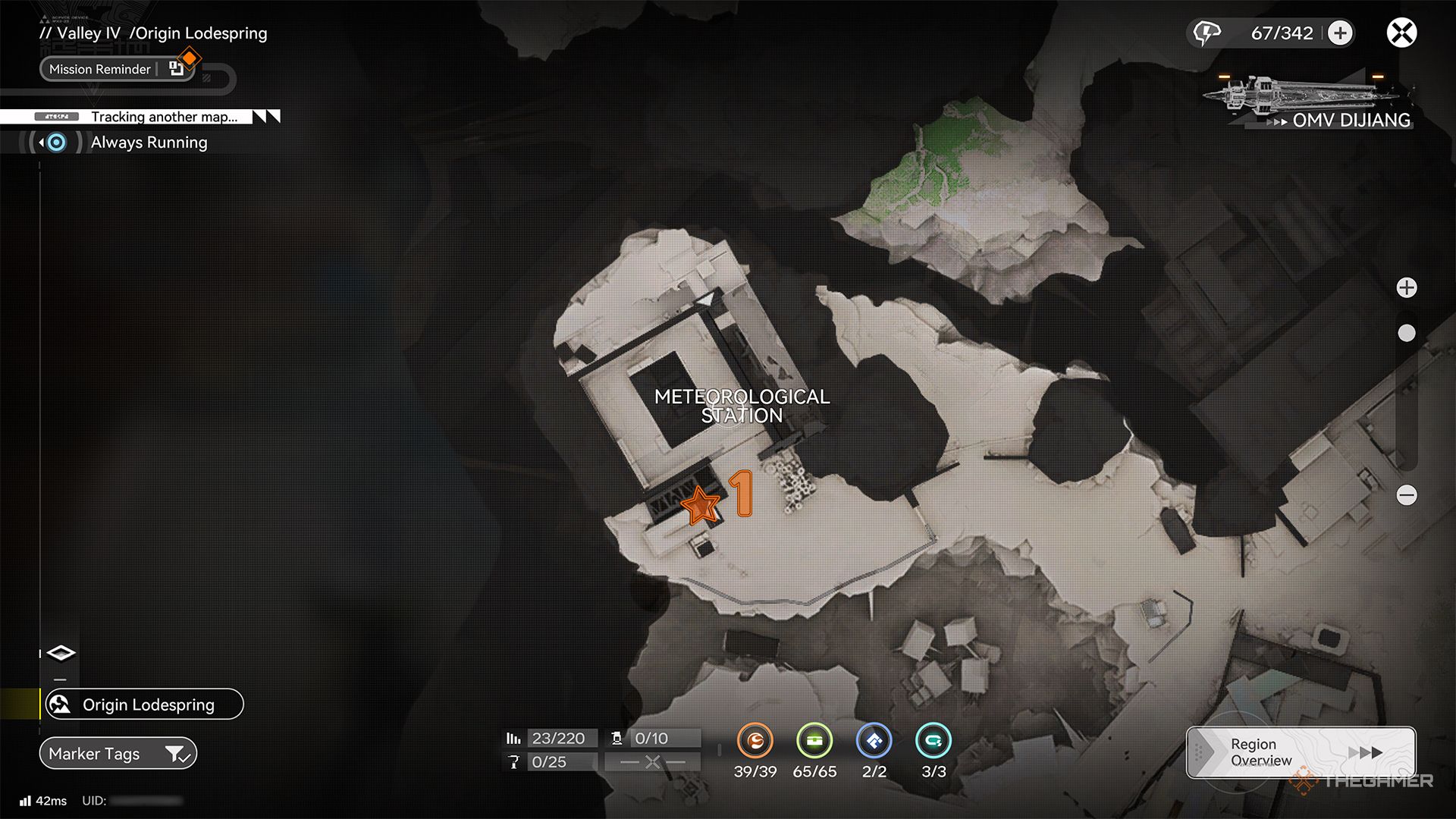Click the map zoom slider handle
The width and height of the screenshot is (1456, 819).
pos(1407,333)
